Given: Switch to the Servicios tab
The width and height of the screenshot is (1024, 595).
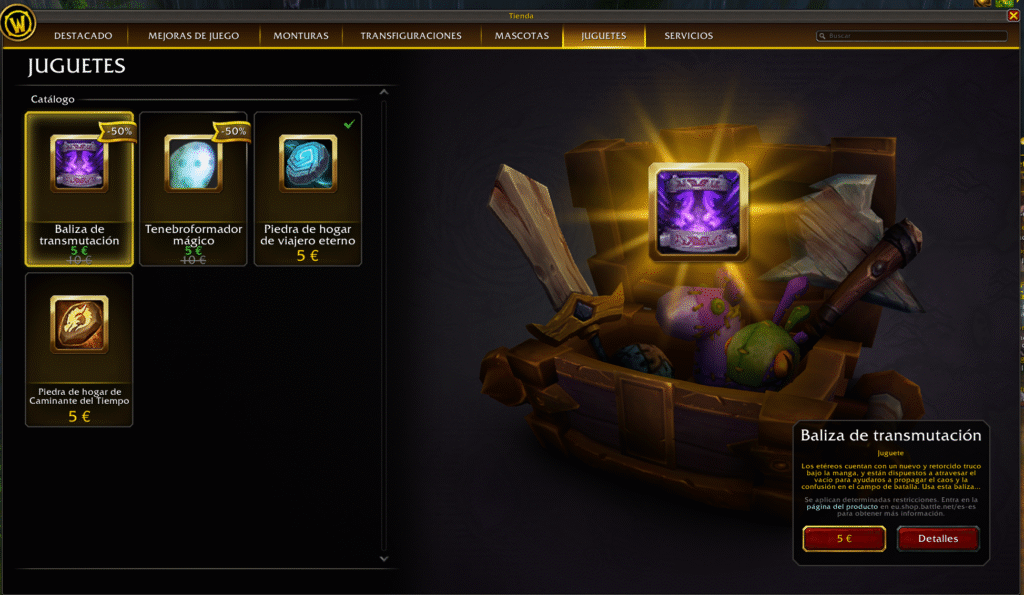Looking at the screenshot, I should pyautogui.click(x=689, y=36).
